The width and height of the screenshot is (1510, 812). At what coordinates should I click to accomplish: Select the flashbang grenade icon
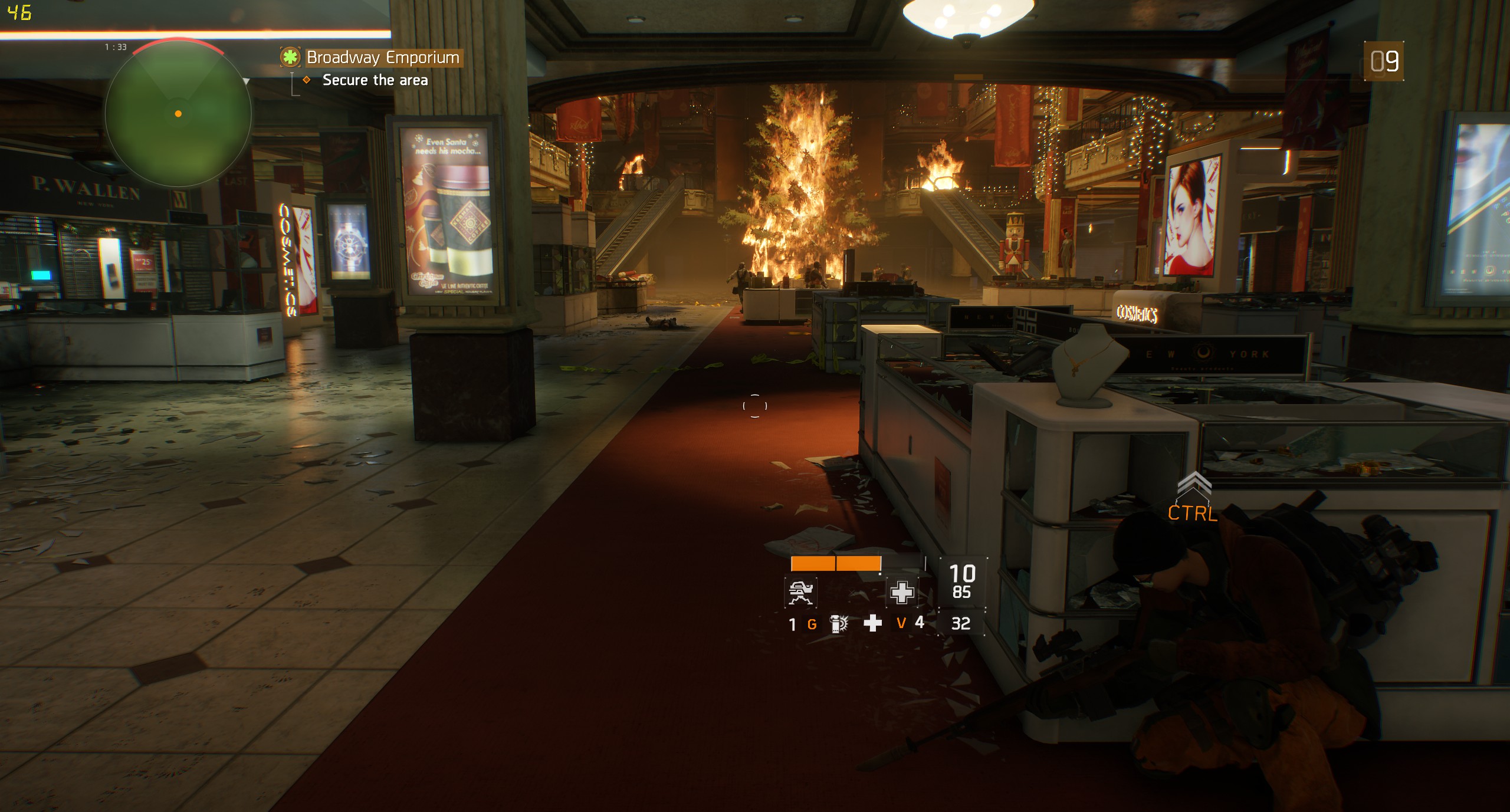(x=838, y=624)
